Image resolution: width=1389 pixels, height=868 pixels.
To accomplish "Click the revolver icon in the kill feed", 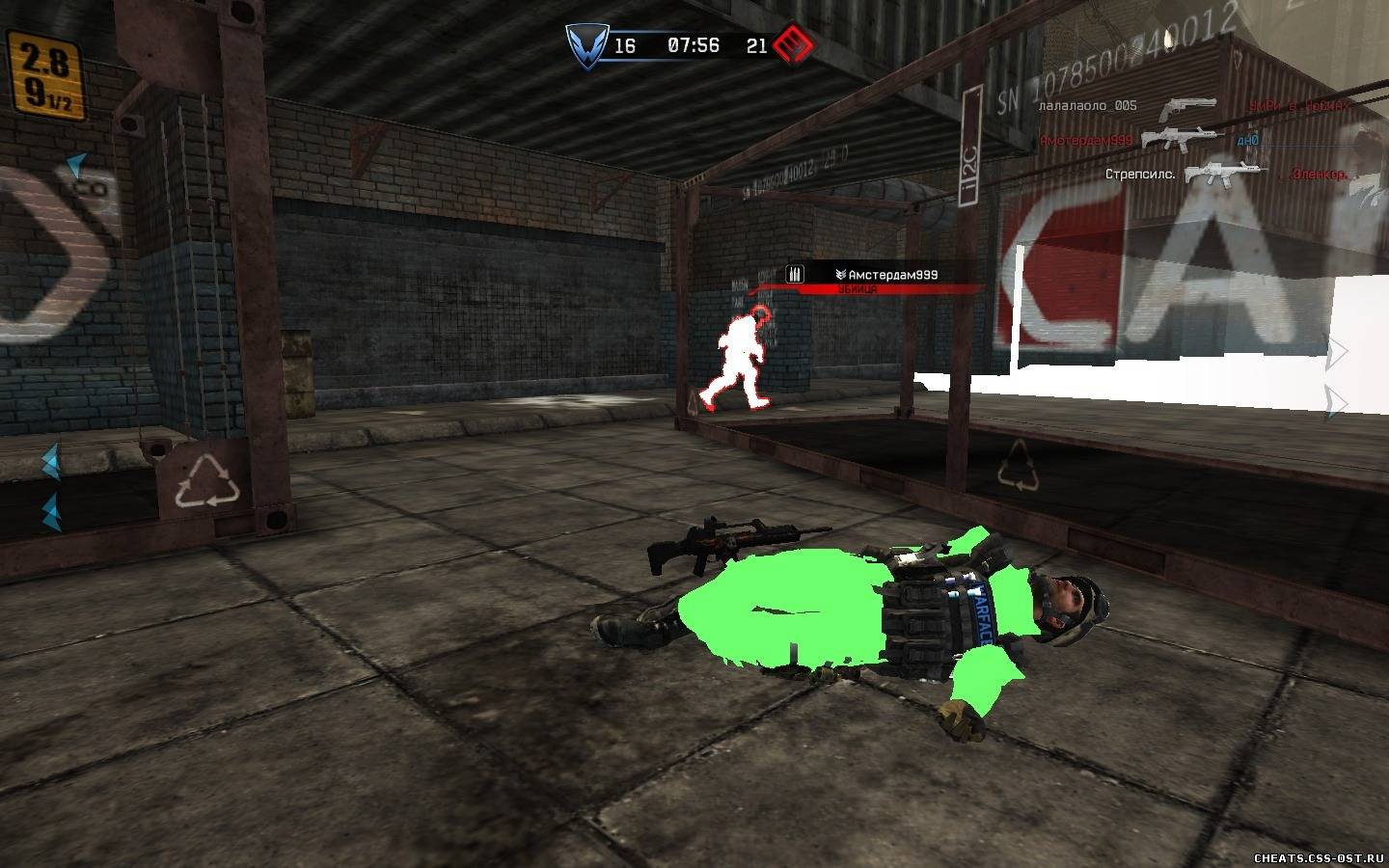I will 1186,108.
